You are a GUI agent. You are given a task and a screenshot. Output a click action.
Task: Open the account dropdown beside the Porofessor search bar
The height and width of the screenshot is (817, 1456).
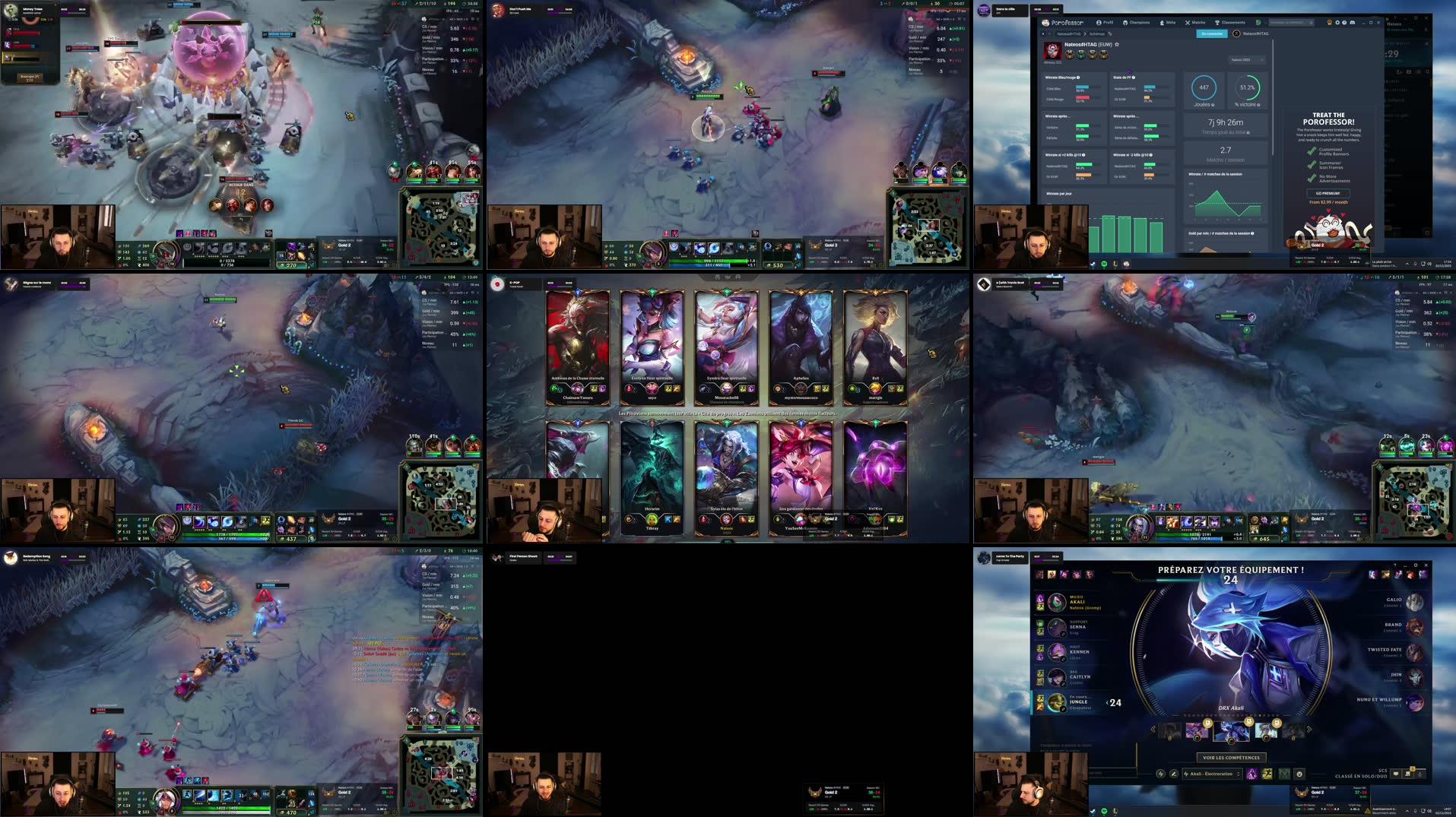coord(1262,23)
